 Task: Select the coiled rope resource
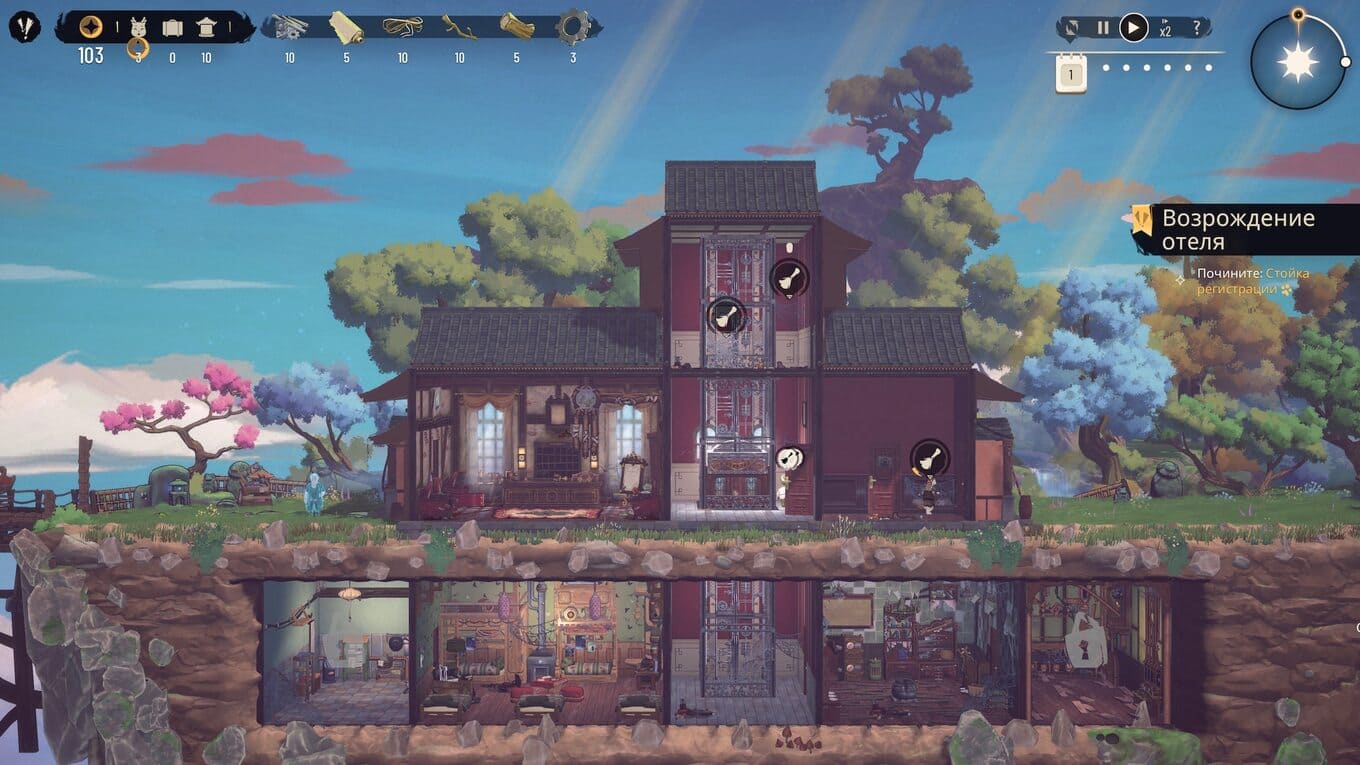[x=402, y=27]
